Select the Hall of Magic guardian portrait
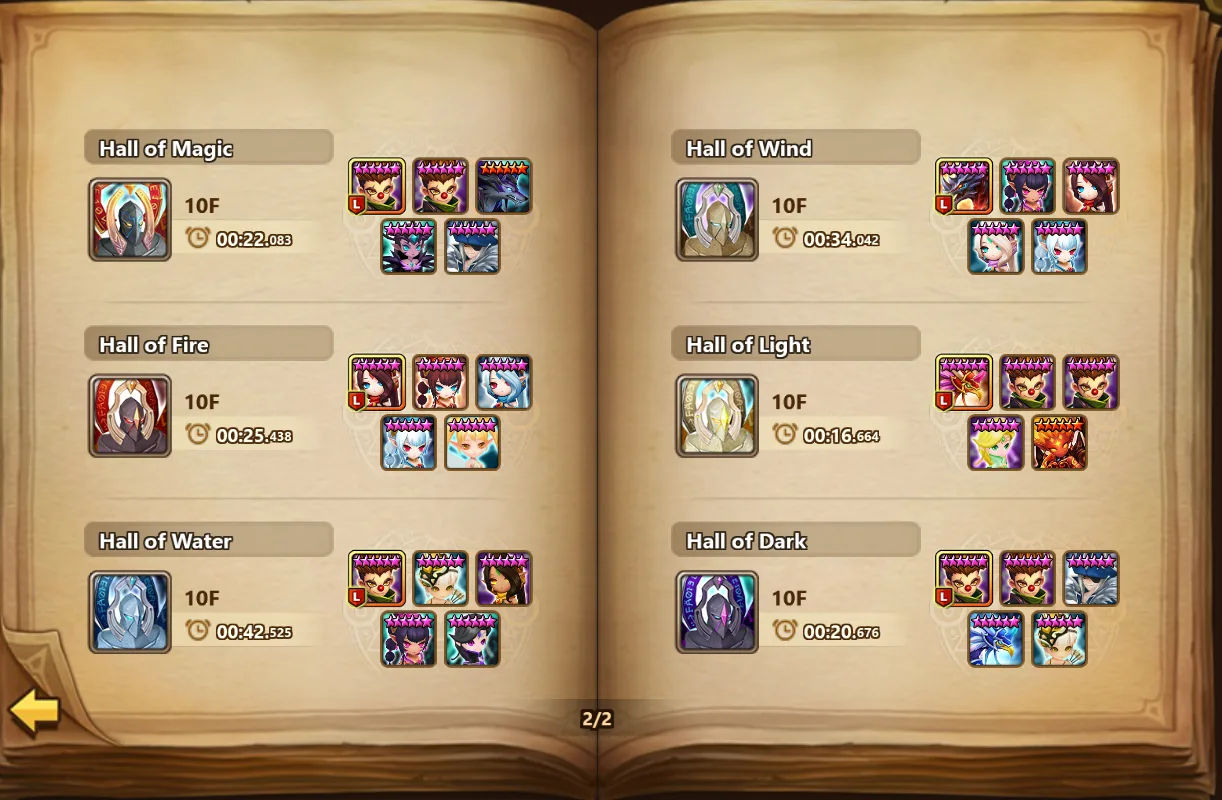This screenshot has width=1222, height=800. point(130,220)
